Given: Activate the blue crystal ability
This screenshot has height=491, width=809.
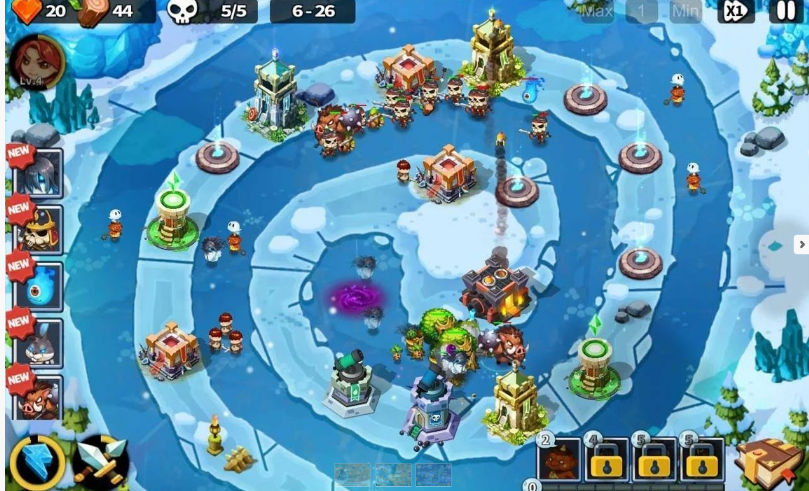Looking at the screenshot, I should [38, 461].
